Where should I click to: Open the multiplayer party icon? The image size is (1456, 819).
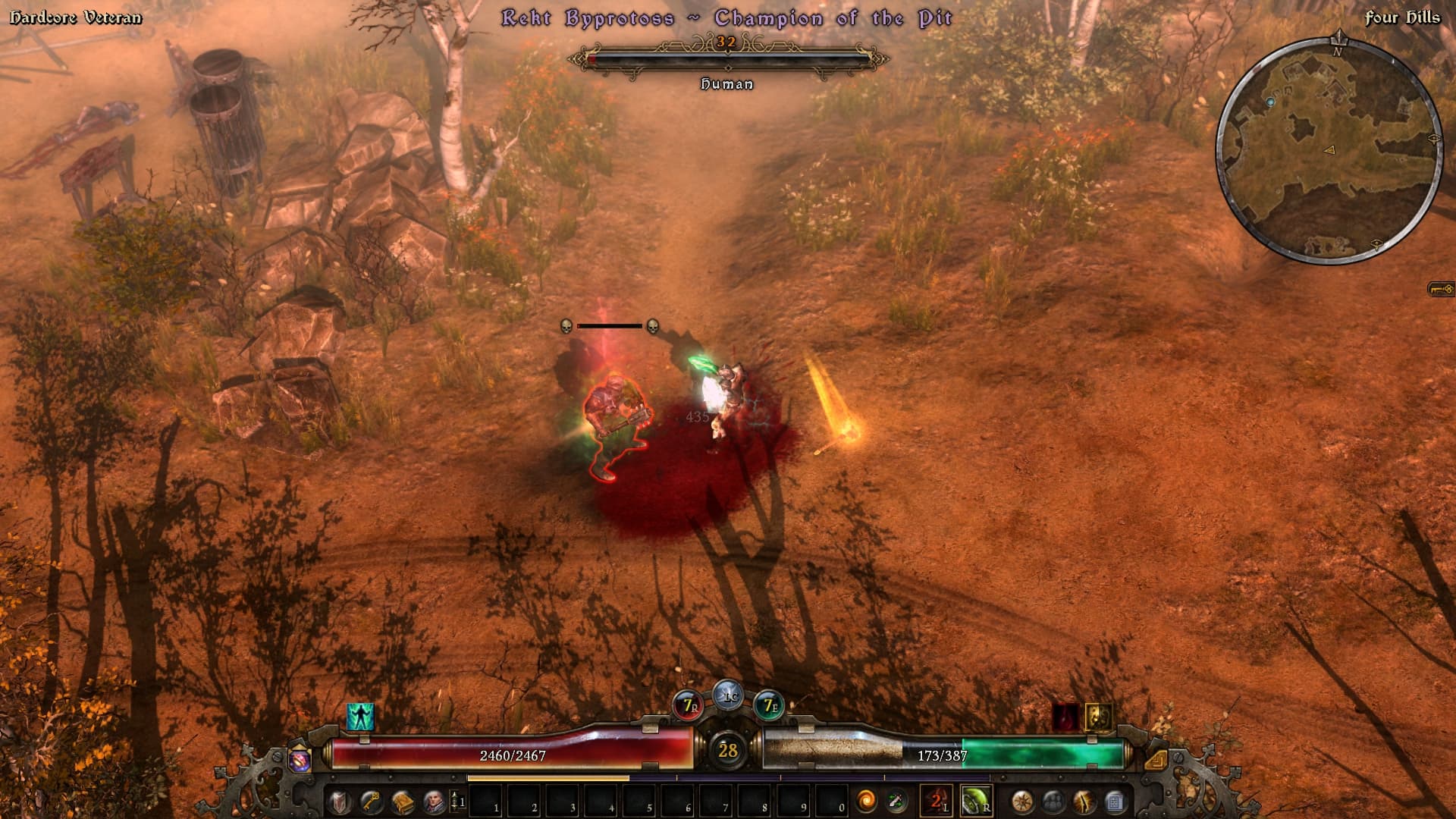(1053, 801)
